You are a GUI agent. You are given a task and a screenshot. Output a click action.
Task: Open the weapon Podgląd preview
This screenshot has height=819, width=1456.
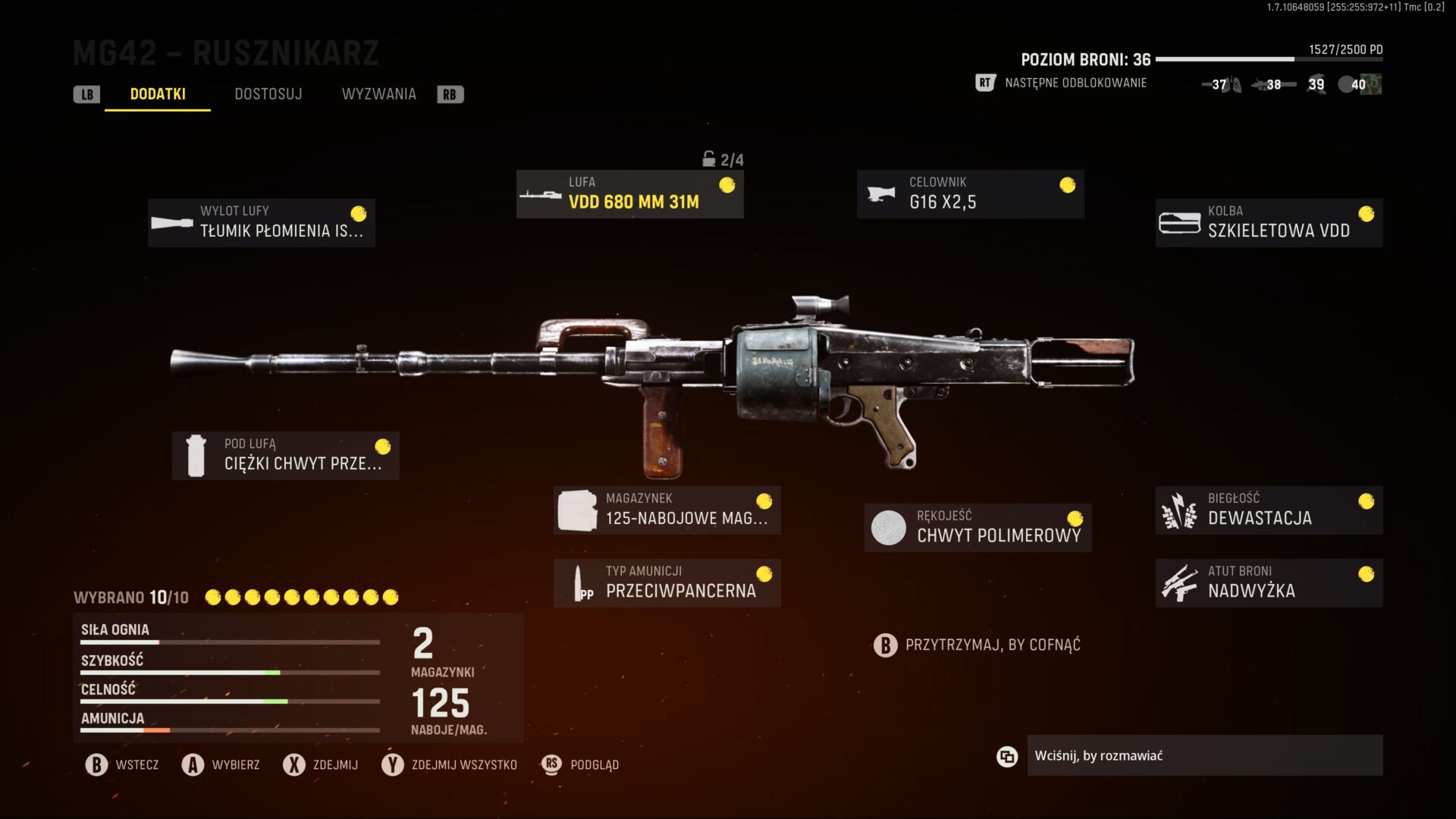coord(581,764)
